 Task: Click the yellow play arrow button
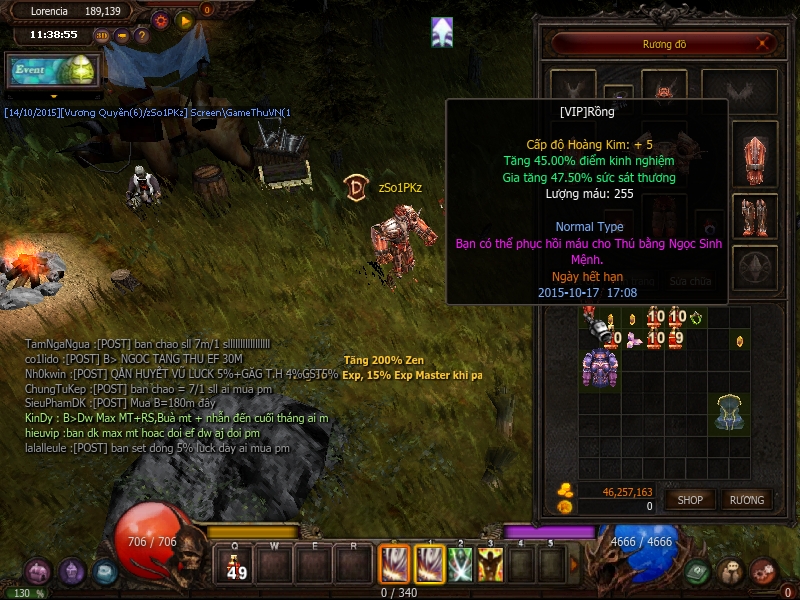[x=184, y=19]
